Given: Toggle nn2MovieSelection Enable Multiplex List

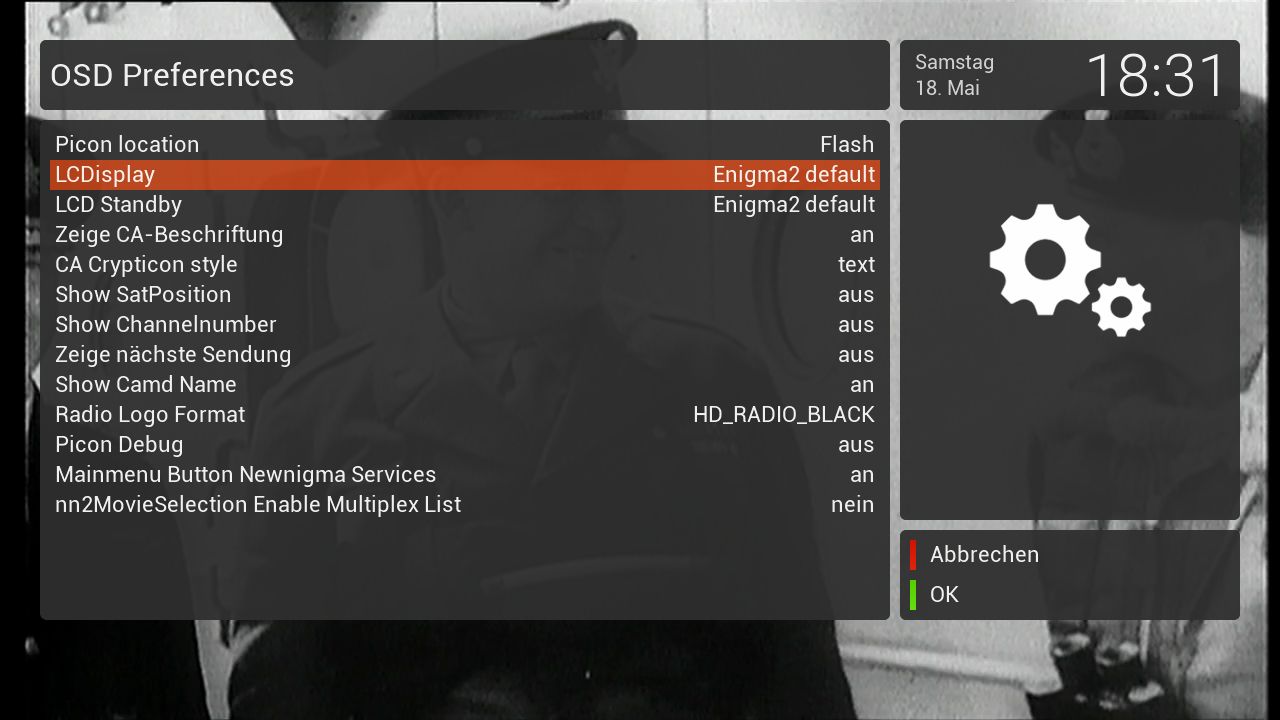Looking at the screenshot, I should 464,504.
